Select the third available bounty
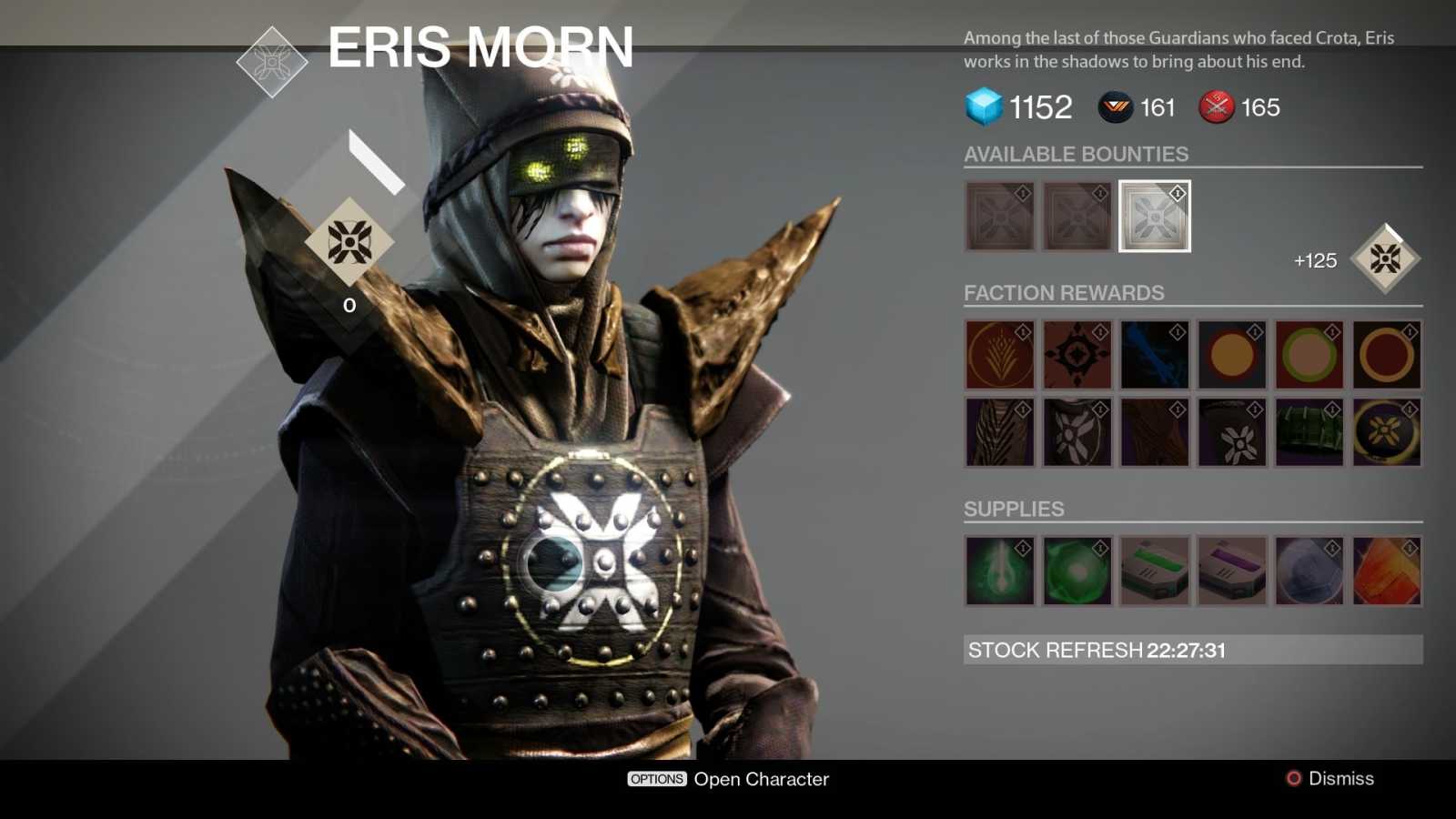This screenshot has height=819, width=1456. click(1154, 217)
